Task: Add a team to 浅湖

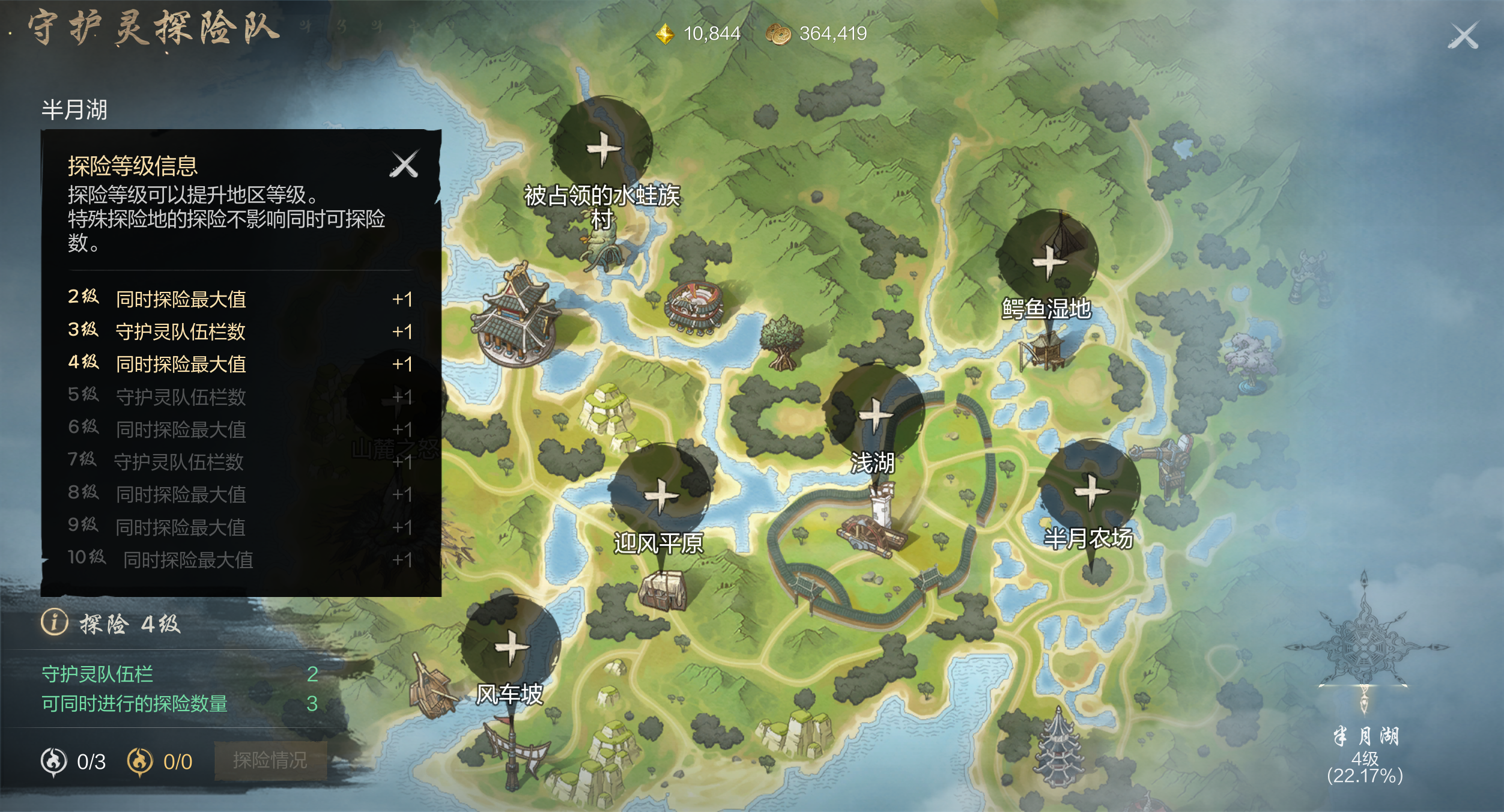Action: (876, 414)
